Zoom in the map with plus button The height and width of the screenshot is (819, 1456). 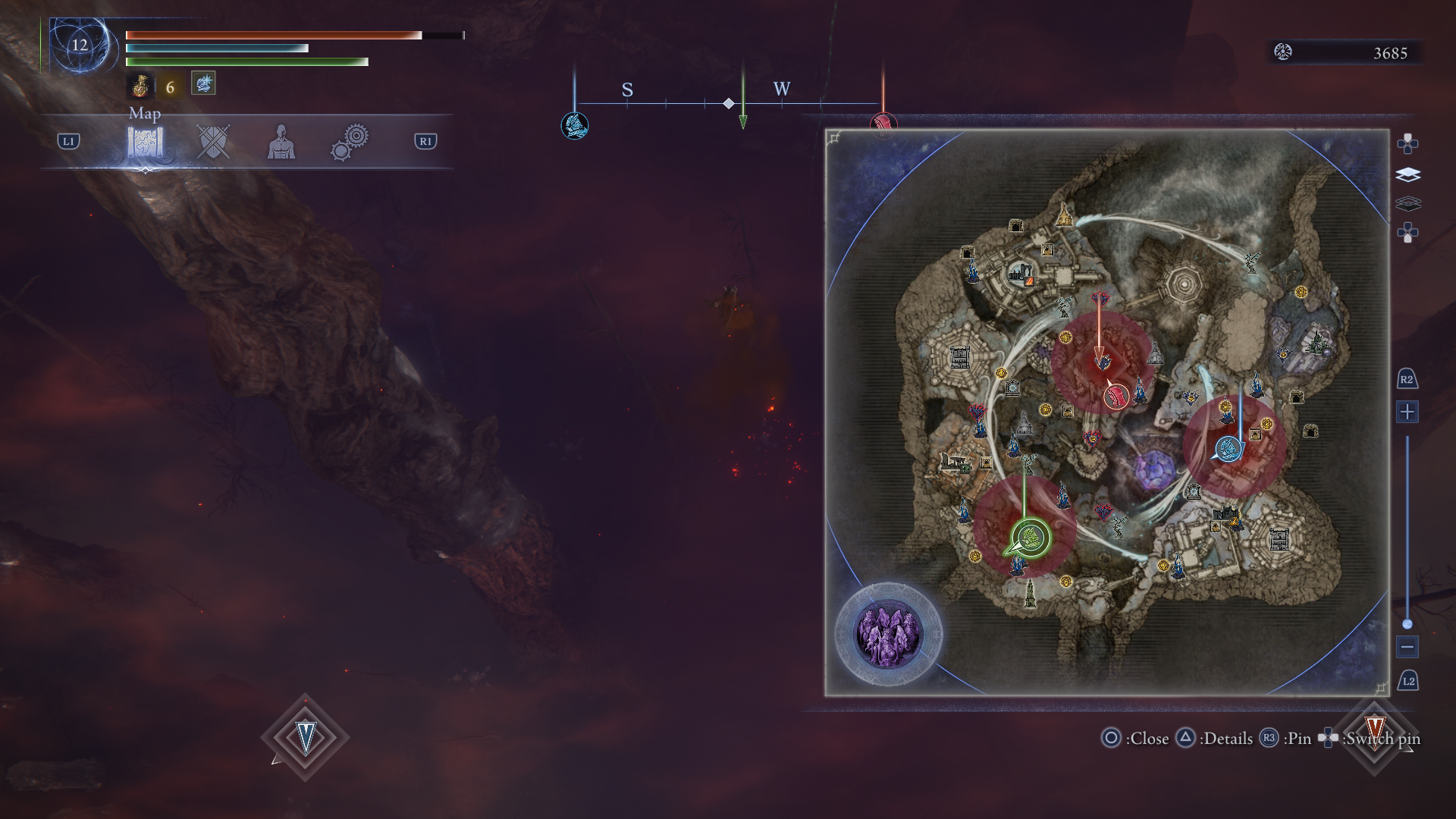pos(1407,412)
